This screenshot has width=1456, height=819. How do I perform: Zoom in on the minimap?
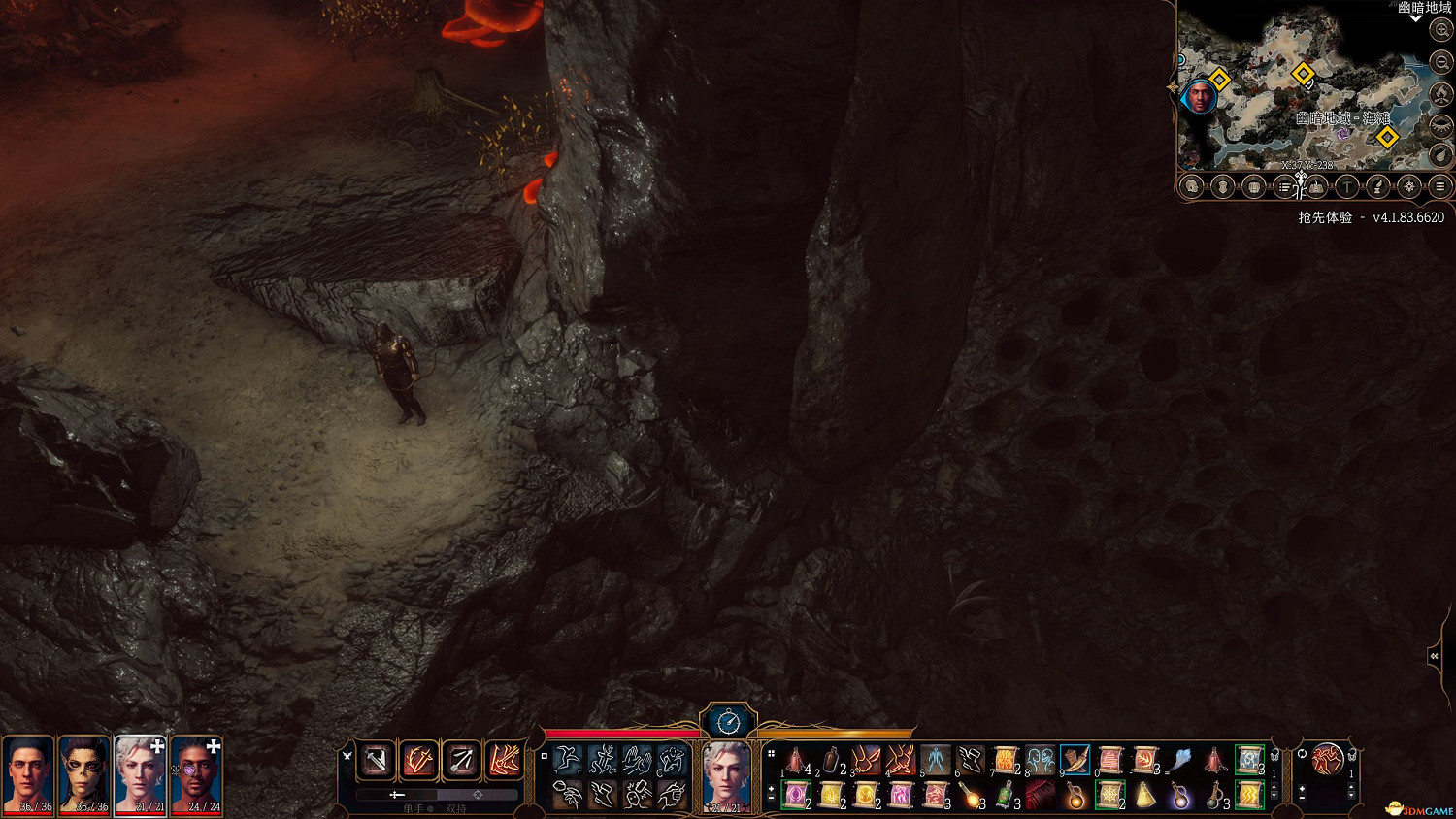(x=1441, y=31)
